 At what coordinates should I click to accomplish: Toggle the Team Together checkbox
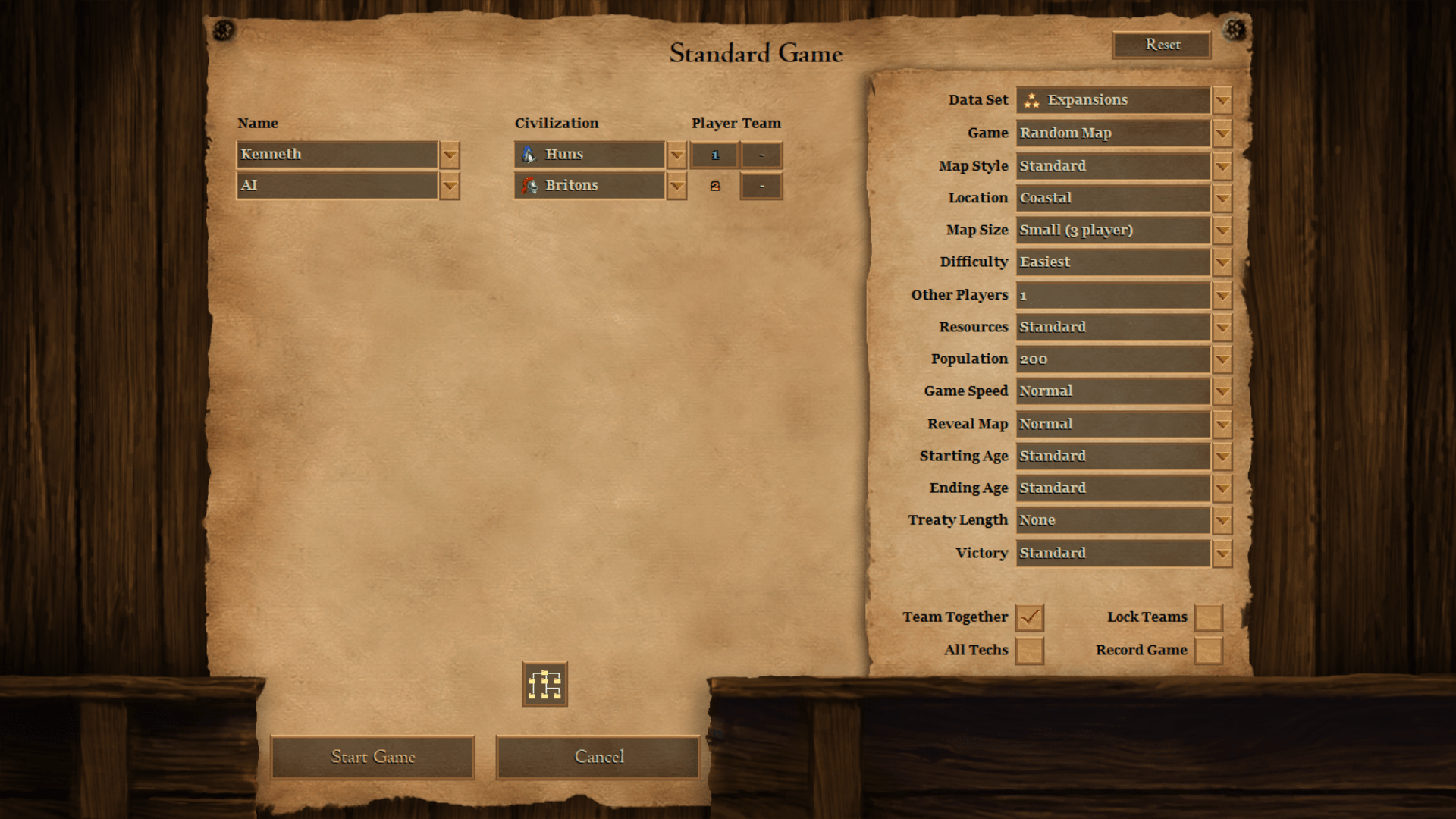point(1029,618)
